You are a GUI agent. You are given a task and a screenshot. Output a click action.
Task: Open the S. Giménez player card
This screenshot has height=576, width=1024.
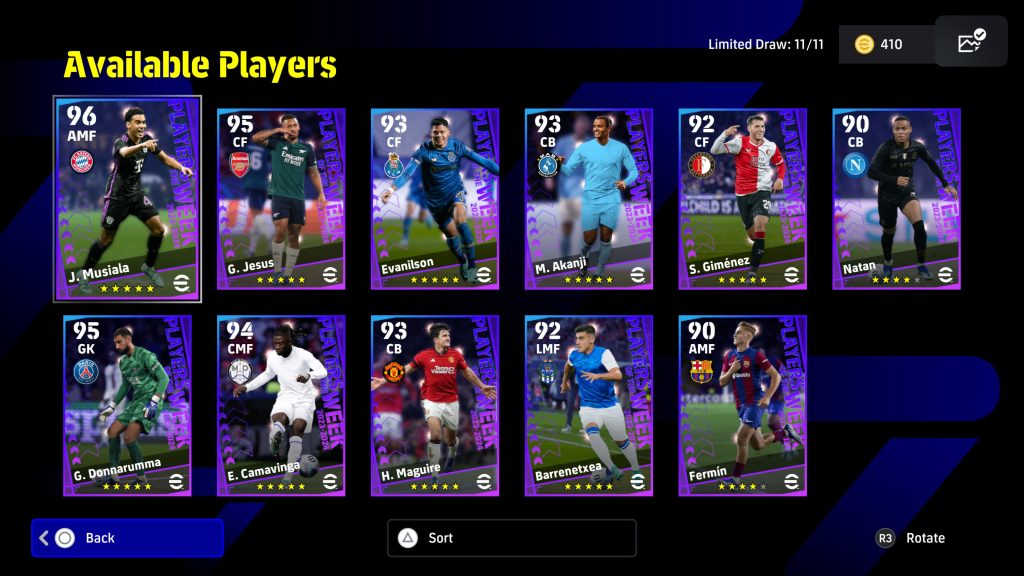click(743, 199)
